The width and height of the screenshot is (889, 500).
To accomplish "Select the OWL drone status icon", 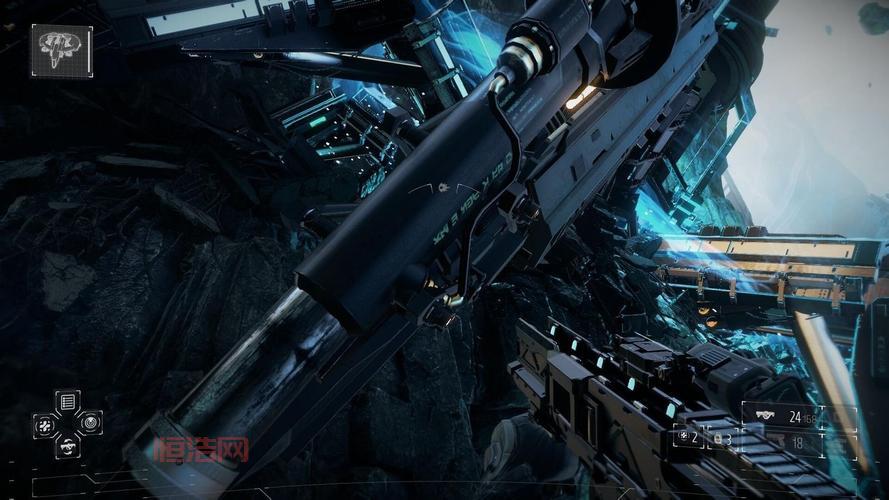I will (x=61, y=49).
